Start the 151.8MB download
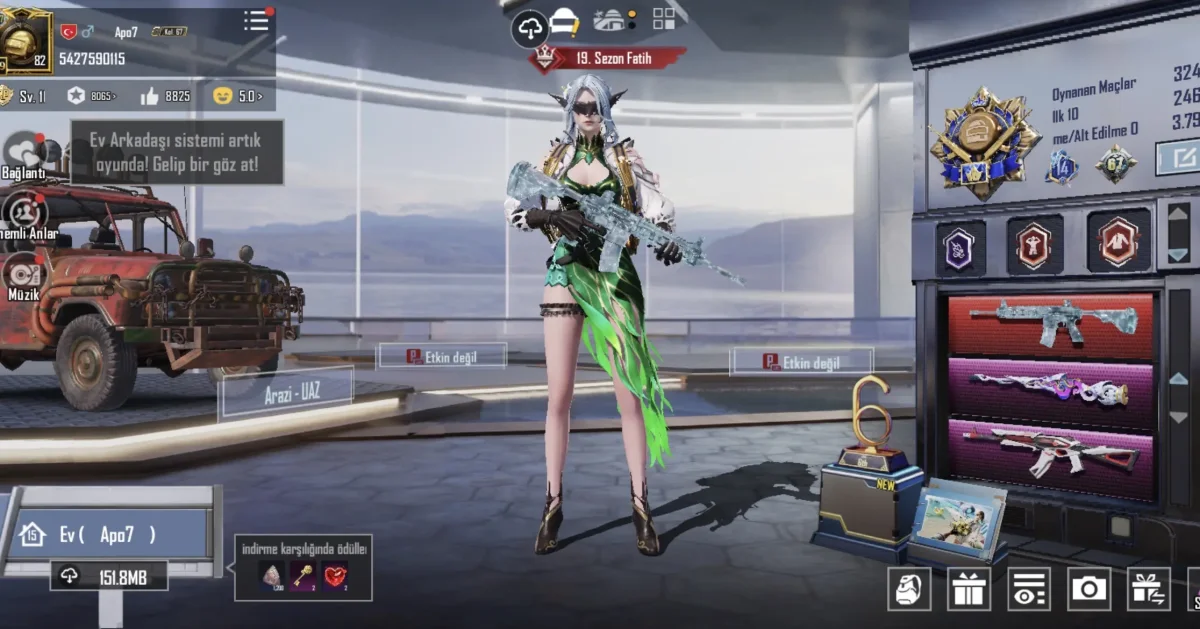The width and height of the screenshot is (1200, 629). pos(109,576)
